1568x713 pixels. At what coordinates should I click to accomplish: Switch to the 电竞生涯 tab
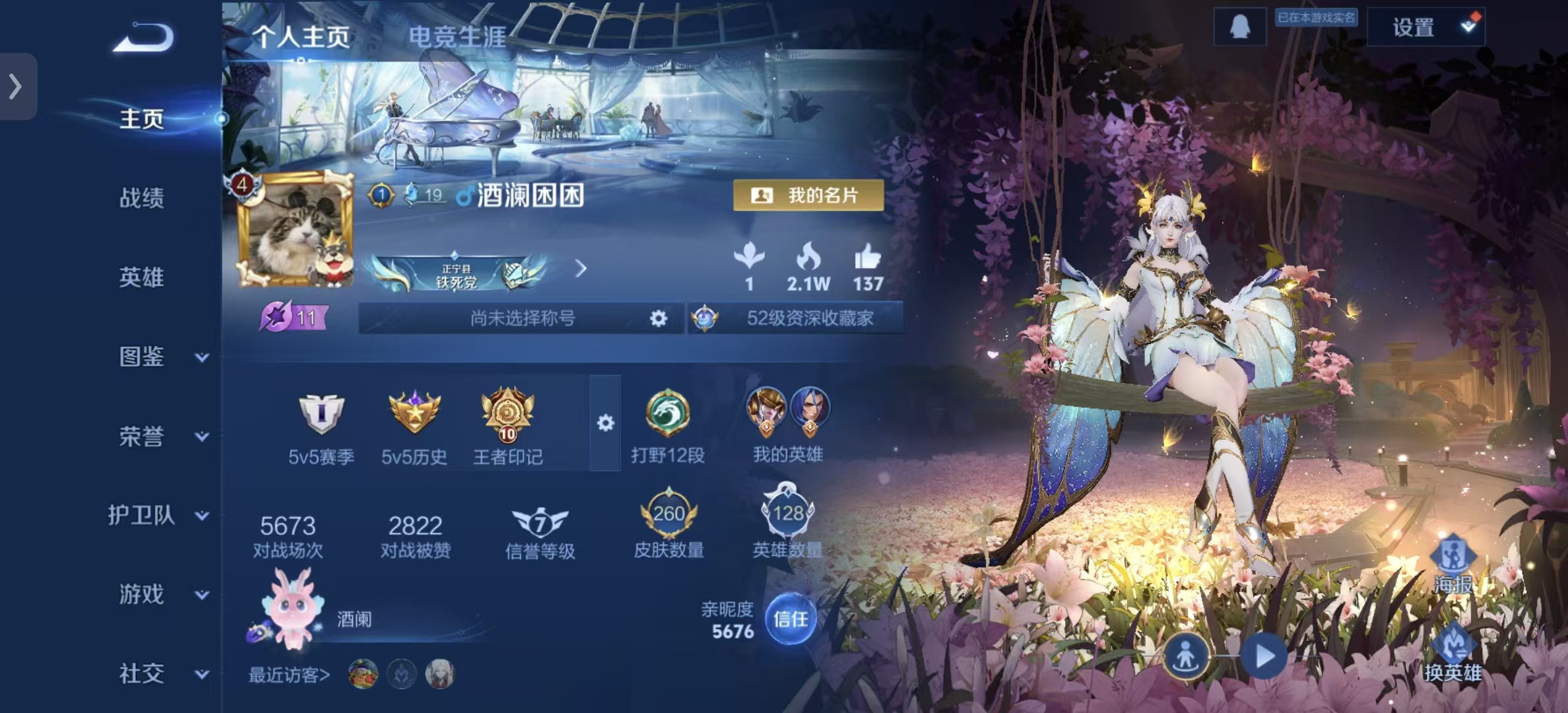point(457,37)
